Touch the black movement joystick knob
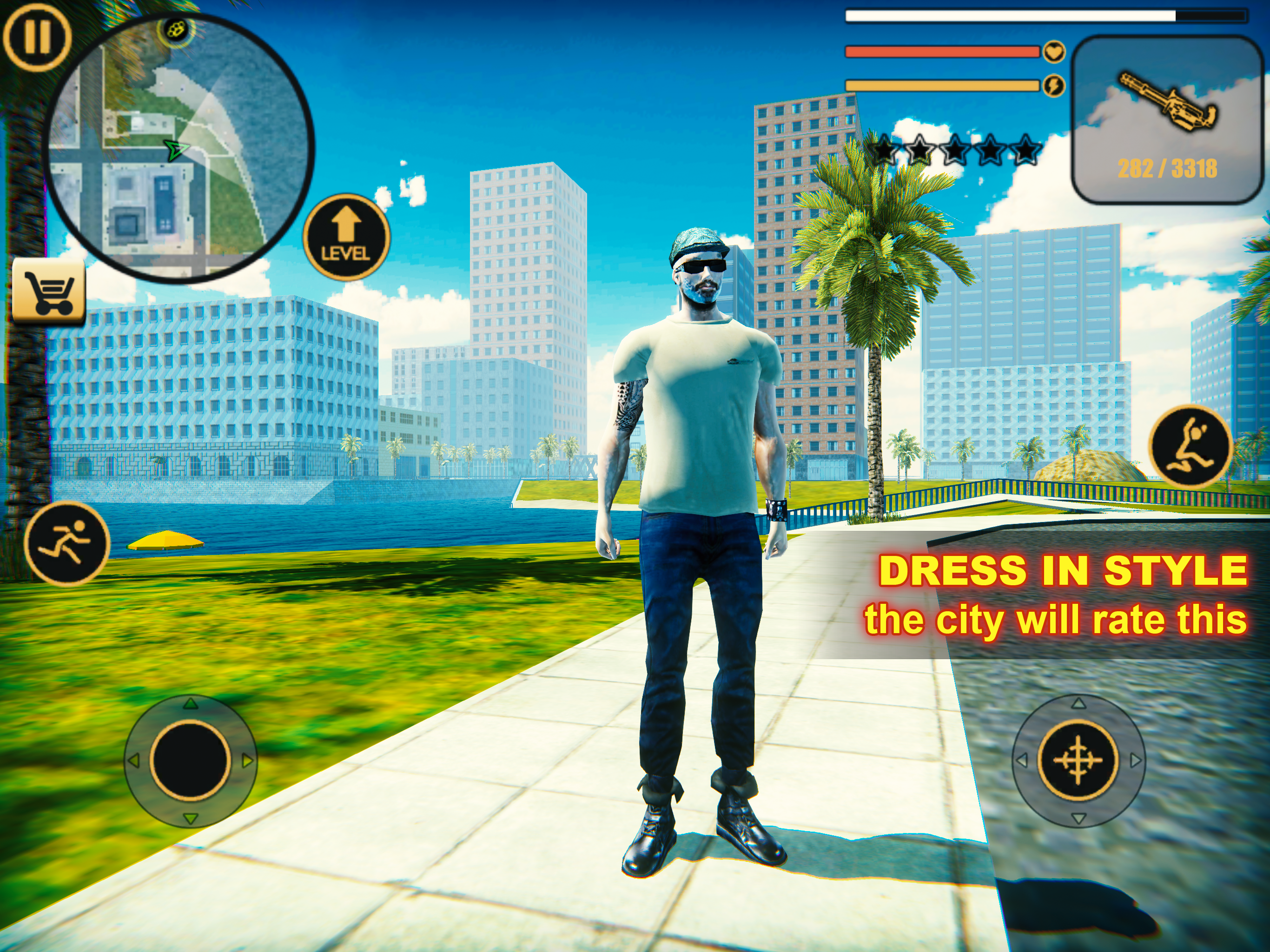1270x952 pixels. [191, 760]
